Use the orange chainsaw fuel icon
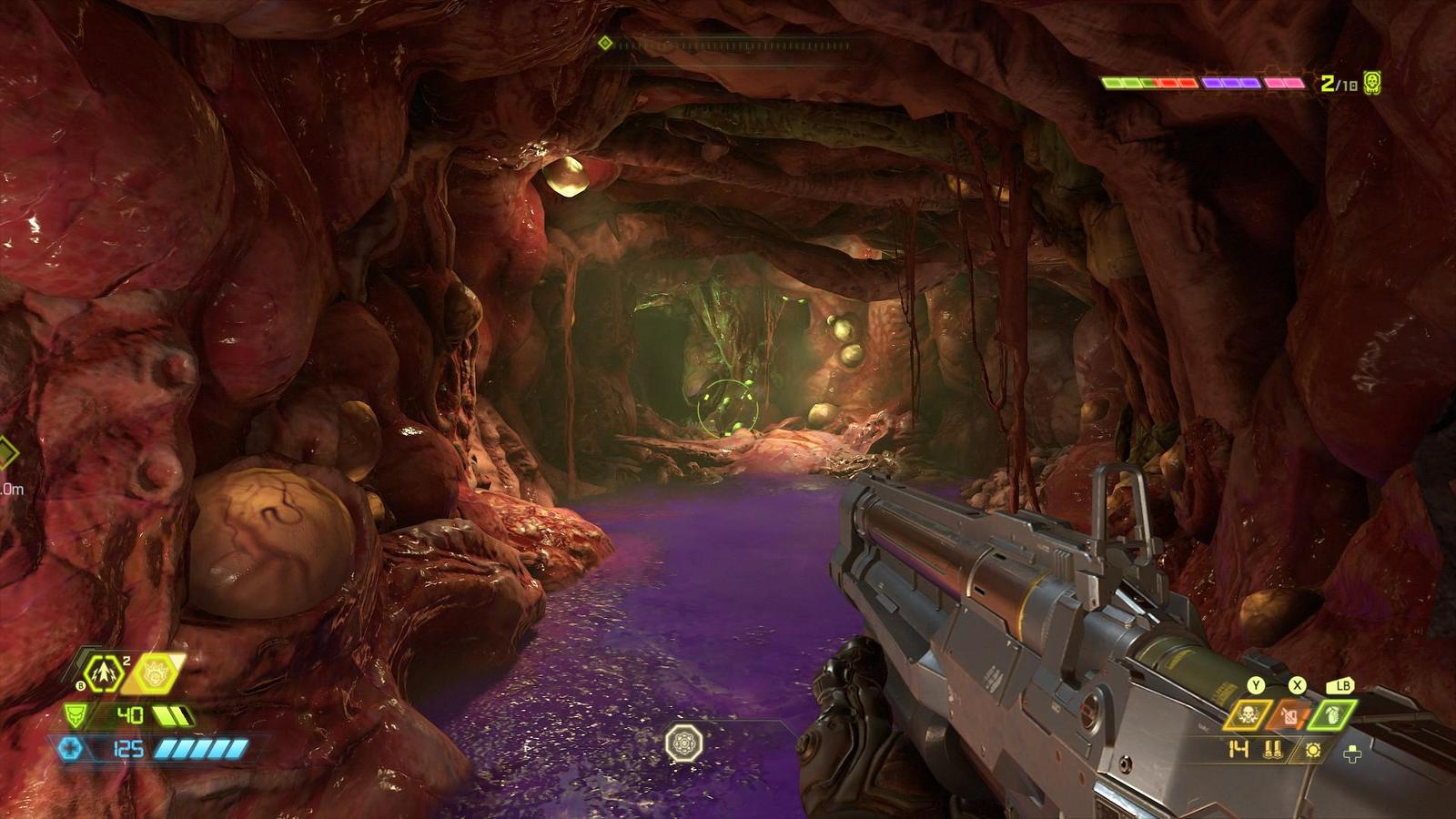 pos(1290,715)
